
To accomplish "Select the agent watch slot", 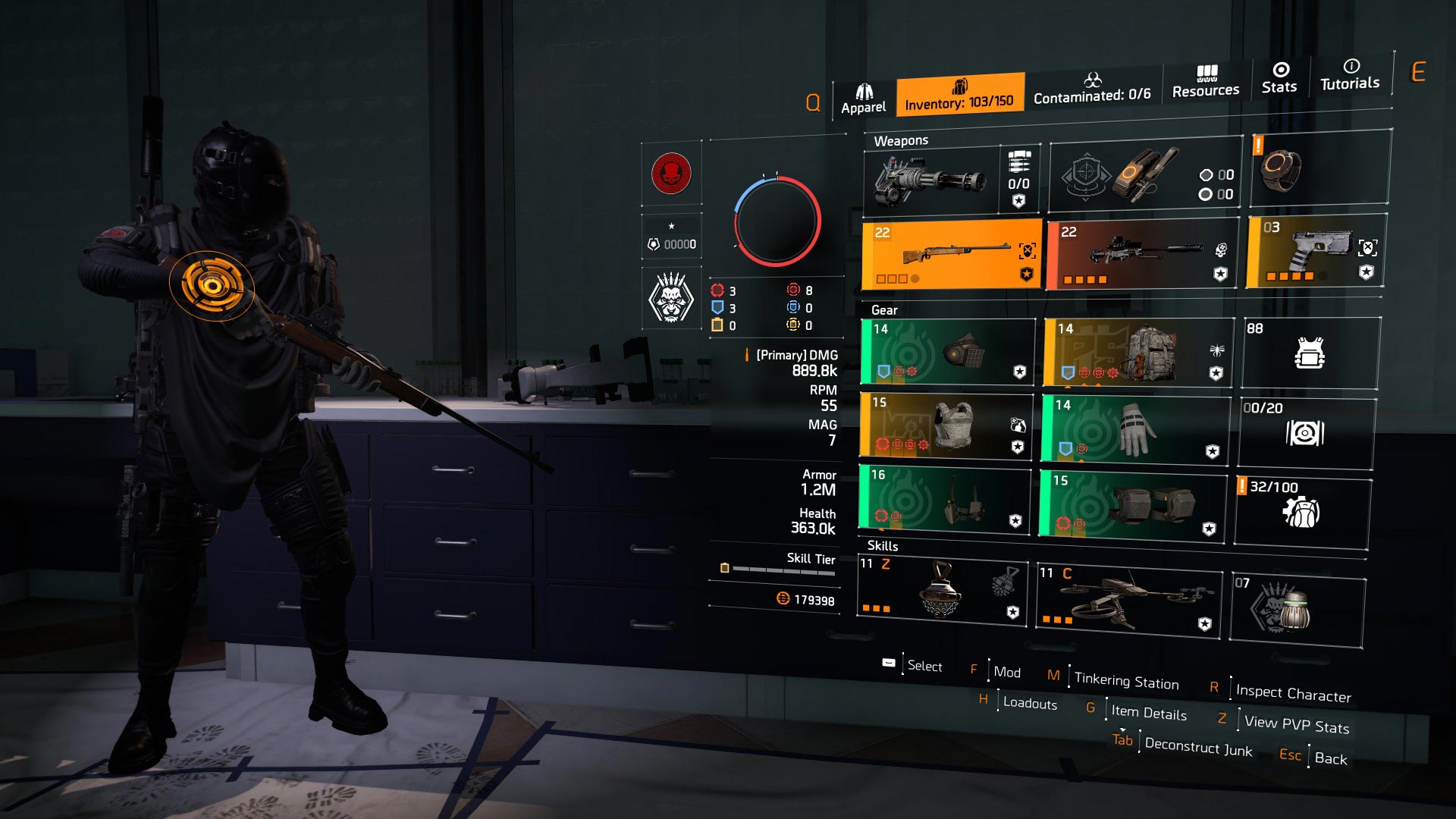I will click(1320, 168).
